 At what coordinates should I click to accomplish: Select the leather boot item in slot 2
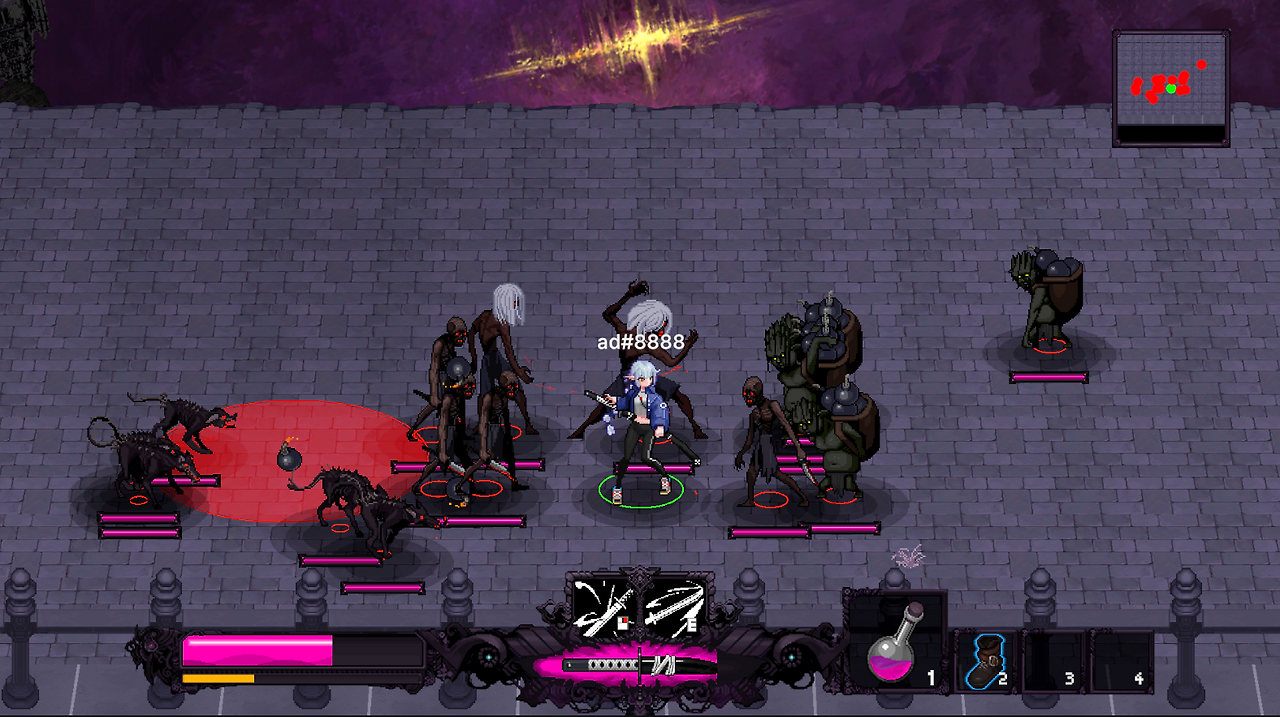pos(986,661)
